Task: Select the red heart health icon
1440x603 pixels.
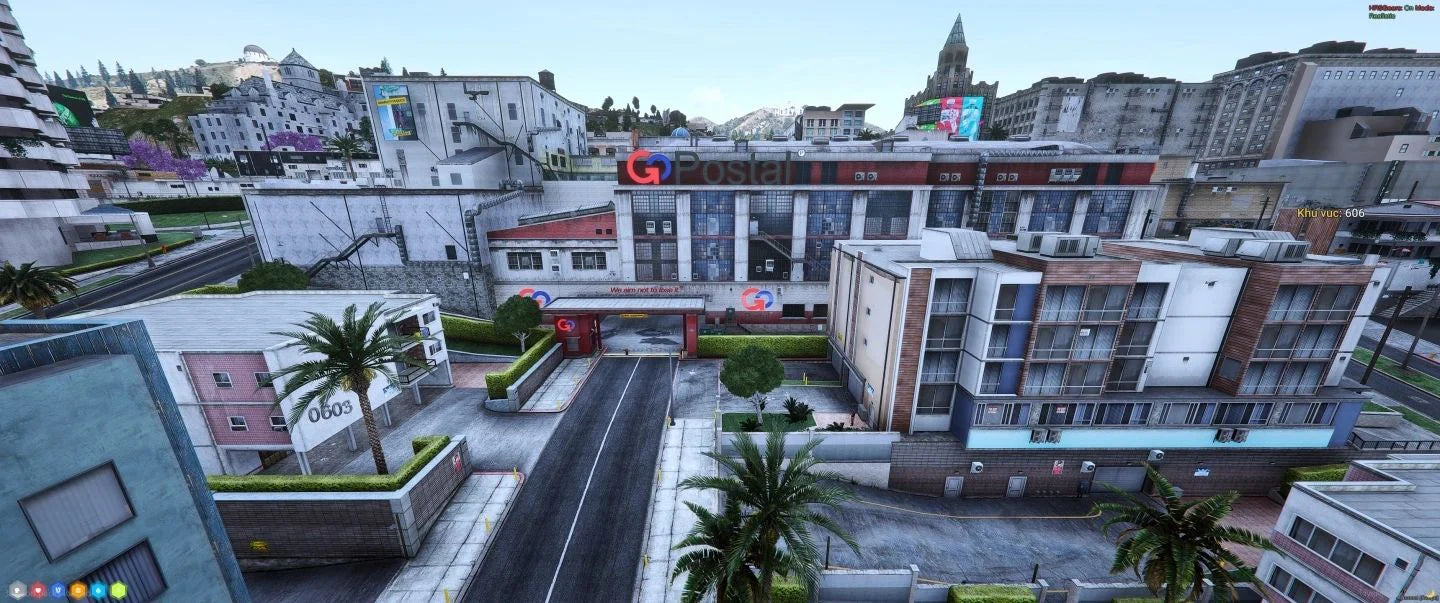Action: click(x=37, y=590)
